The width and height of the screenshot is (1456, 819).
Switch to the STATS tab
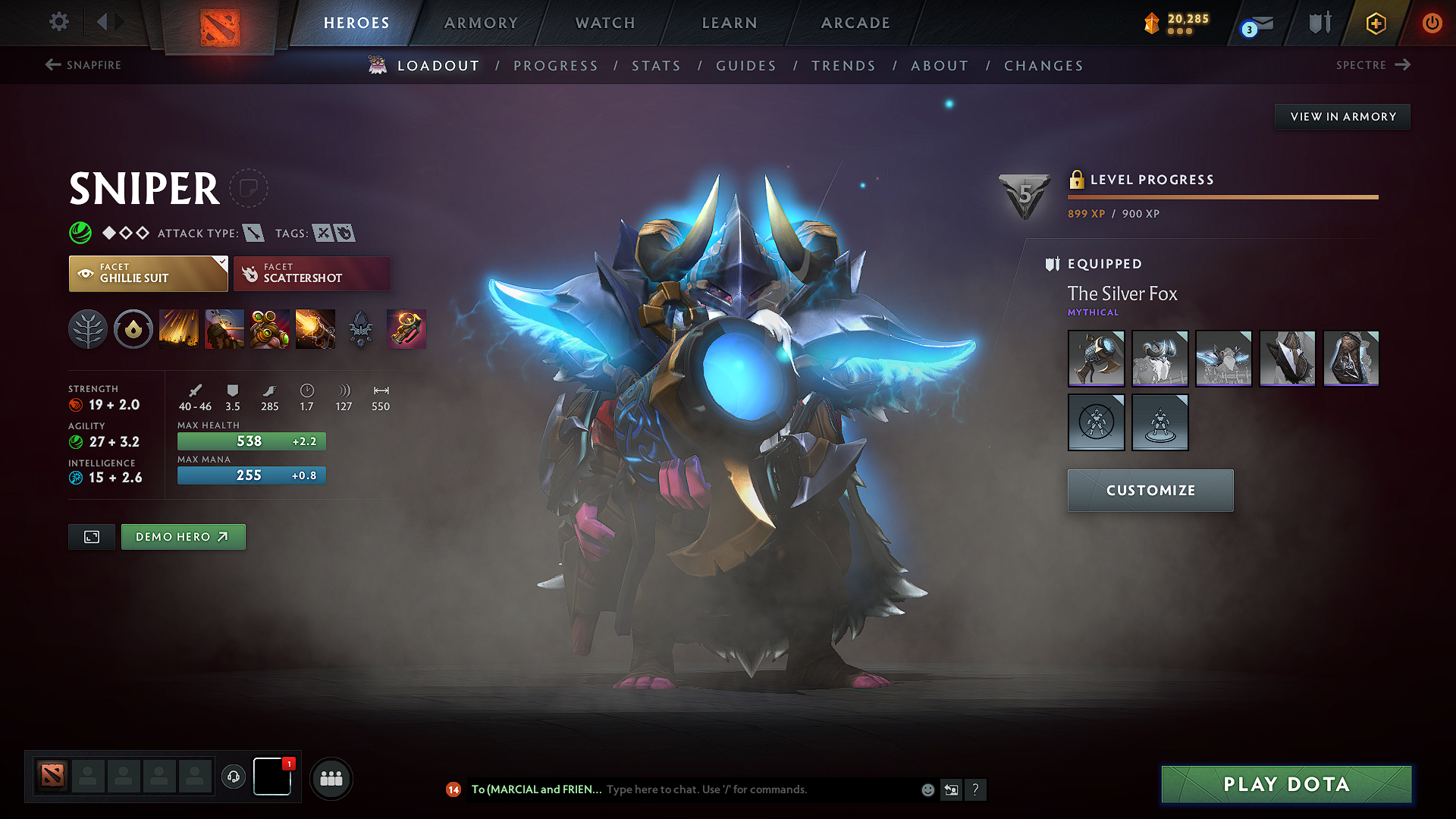(657, 65)
